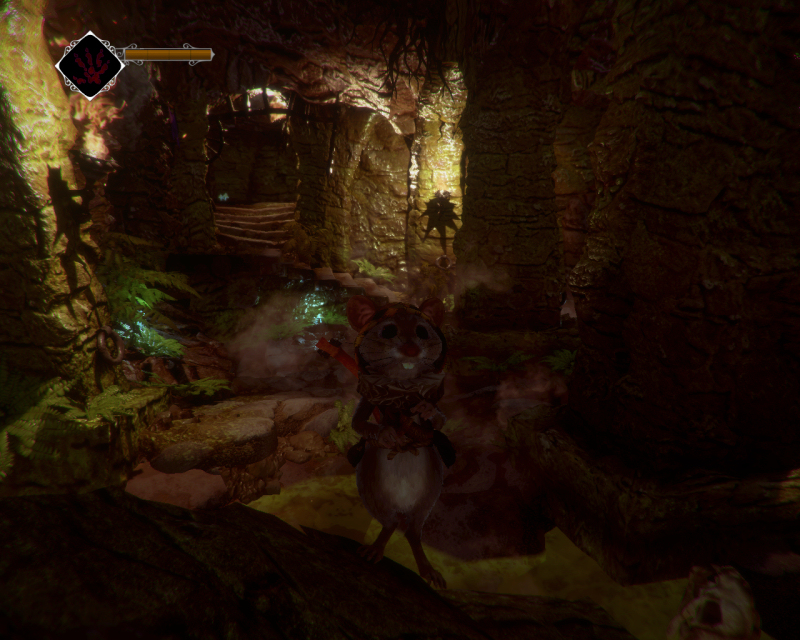Viewport: 800px width, 640px height.
Task: Click the red paw print diamond emblem
Action: point(89,65)
